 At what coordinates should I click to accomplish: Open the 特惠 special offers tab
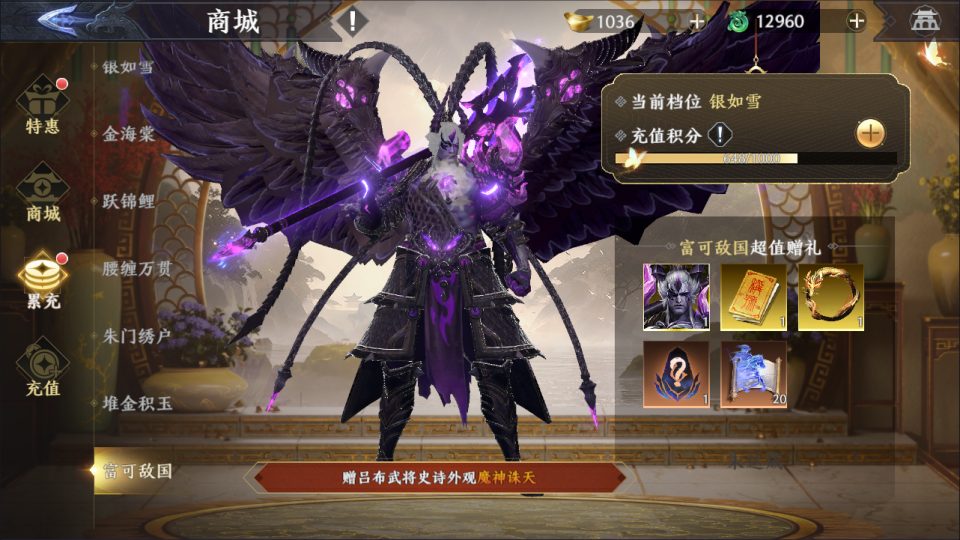43,107
